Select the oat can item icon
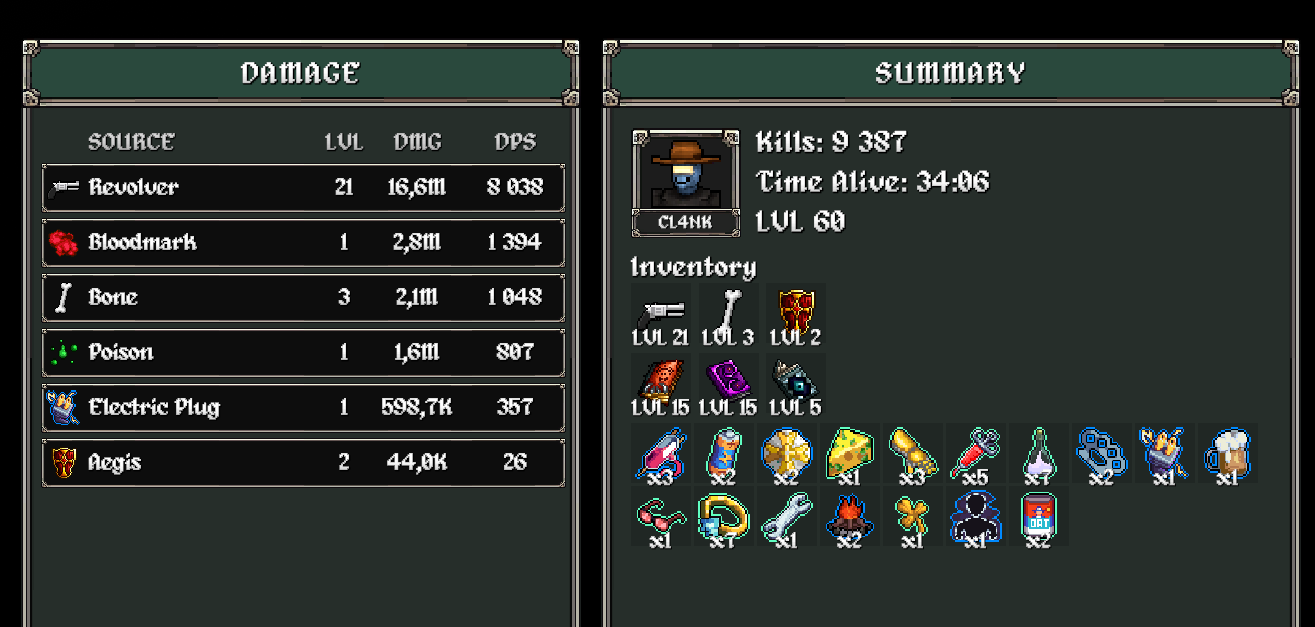 tap(1037, 518)
